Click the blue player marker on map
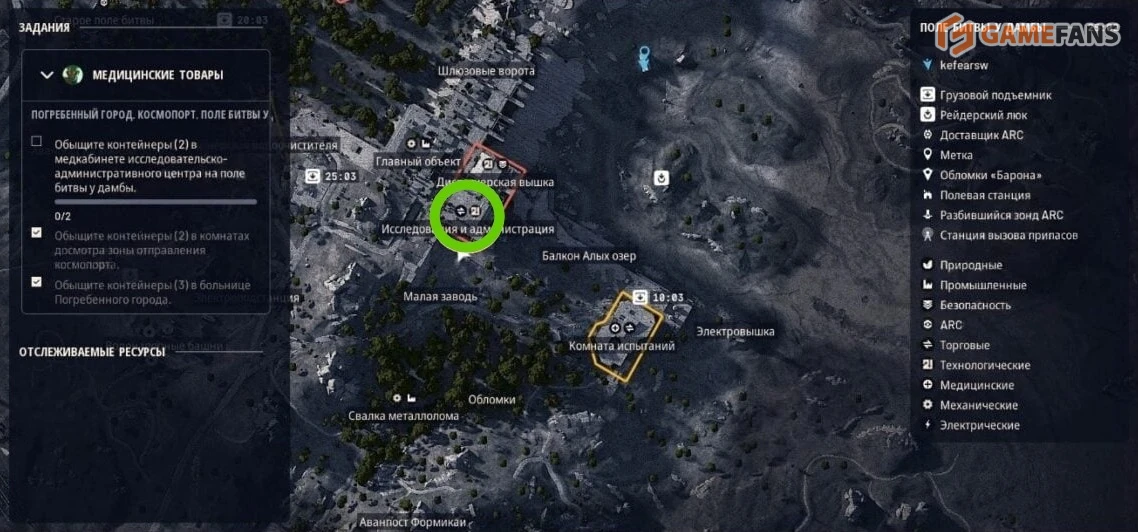 pos(645,56)
